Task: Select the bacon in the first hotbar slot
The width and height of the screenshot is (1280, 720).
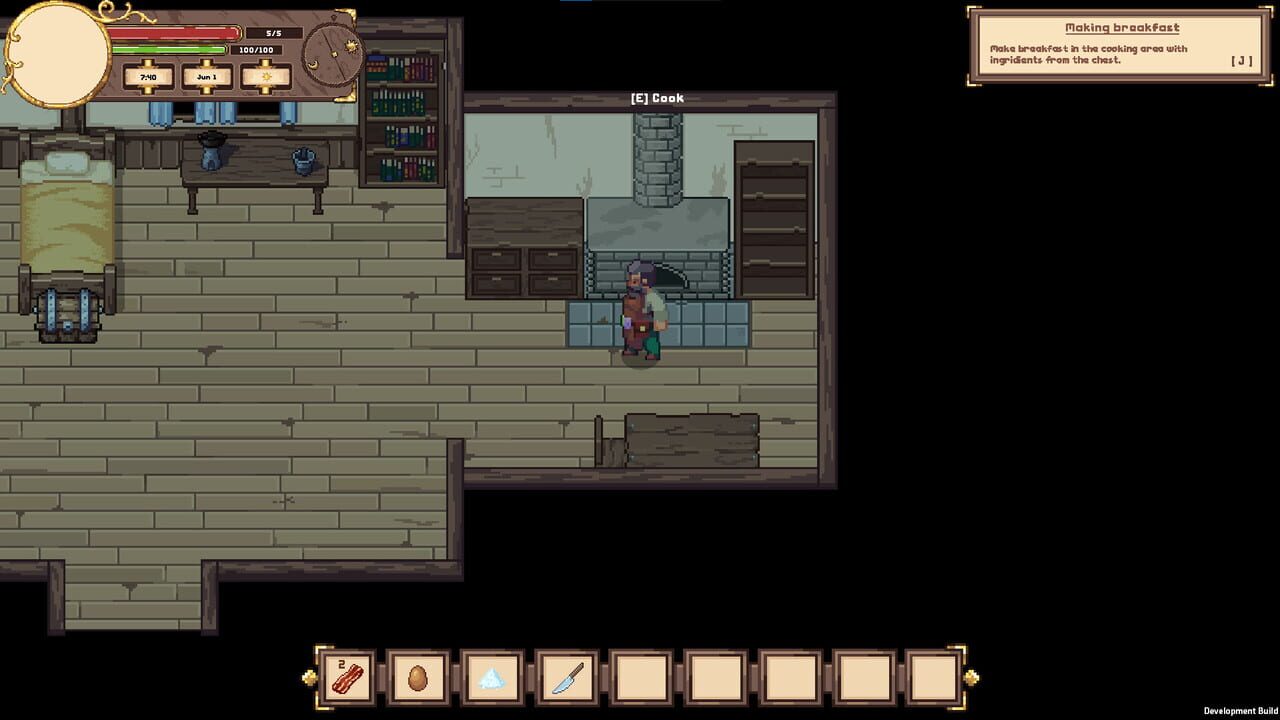Action: pos(345,680)
